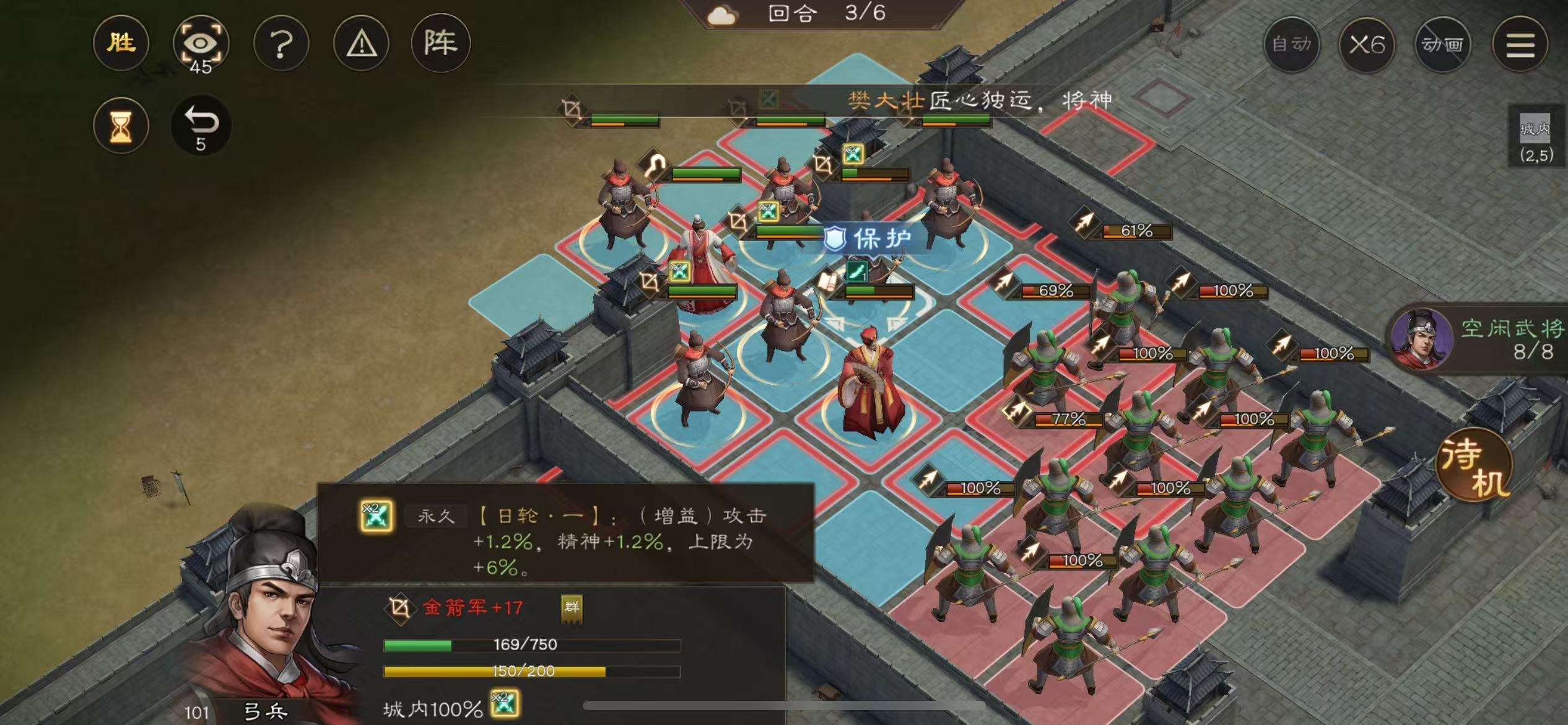Viewport: 1568px width, 725px height.
Task: Toggle the eye view button
Action: [201, 43]
